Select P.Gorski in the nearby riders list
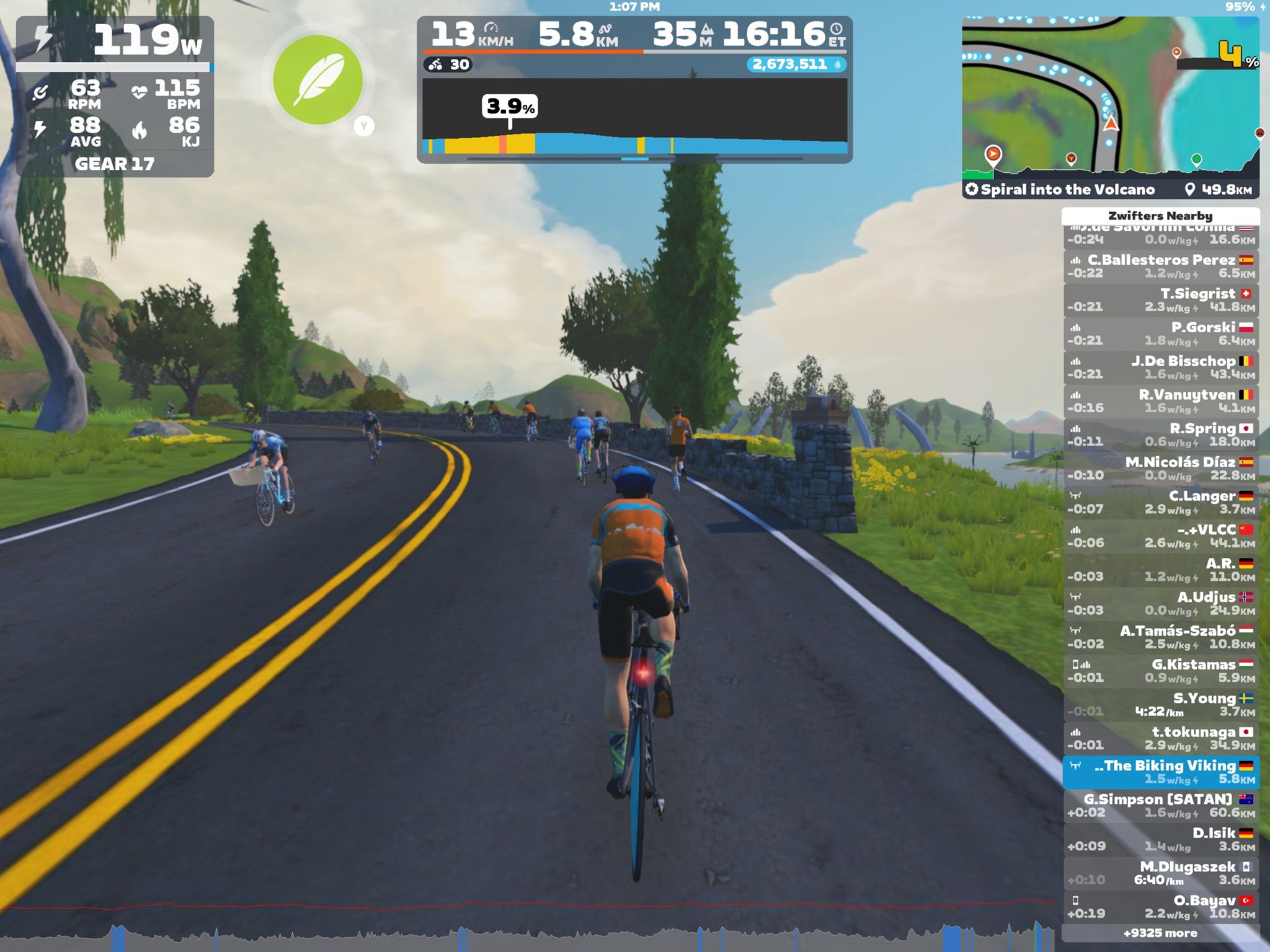 (1161, 333)
